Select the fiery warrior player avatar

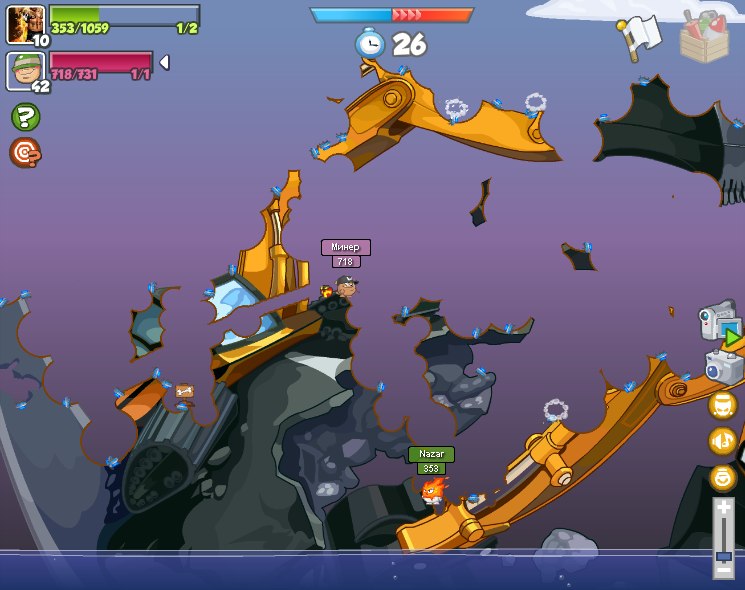coord(24,23)
